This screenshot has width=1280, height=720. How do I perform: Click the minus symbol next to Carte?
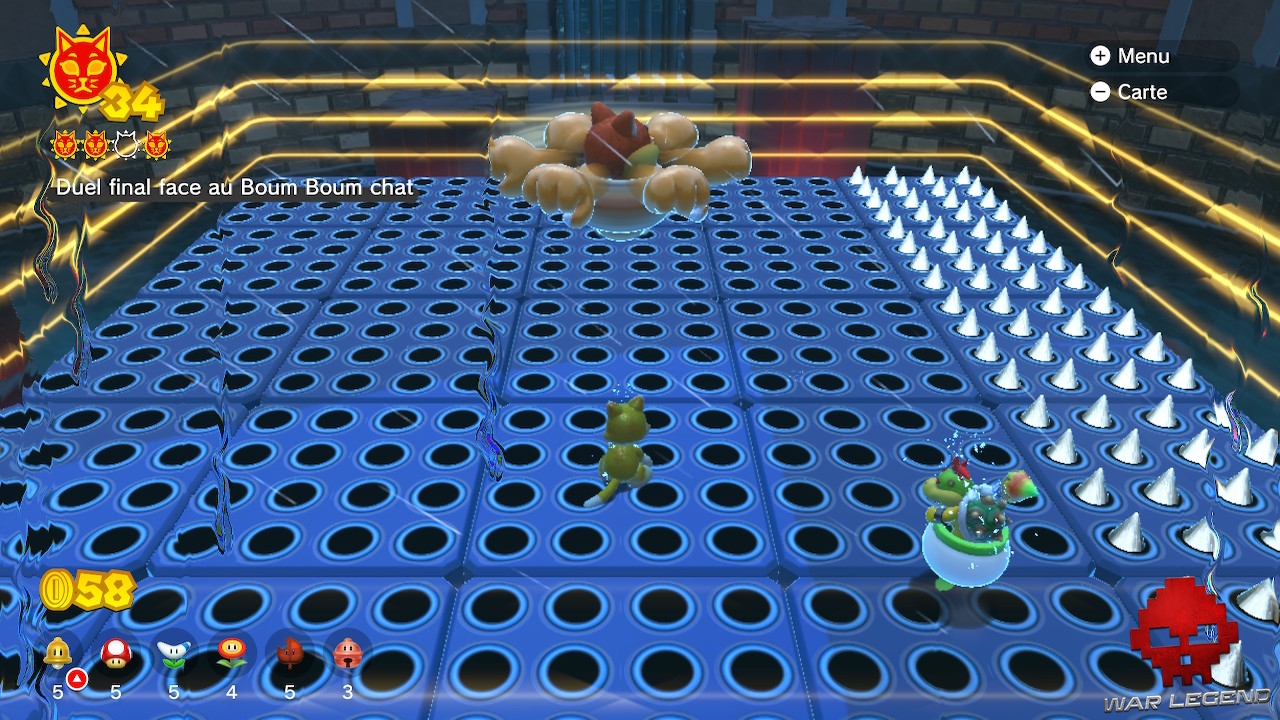1101,92
